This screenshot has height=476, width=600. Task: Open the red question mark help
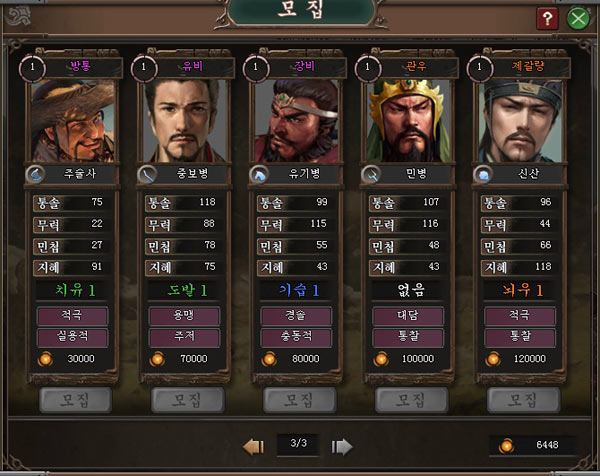click(546, 18)
